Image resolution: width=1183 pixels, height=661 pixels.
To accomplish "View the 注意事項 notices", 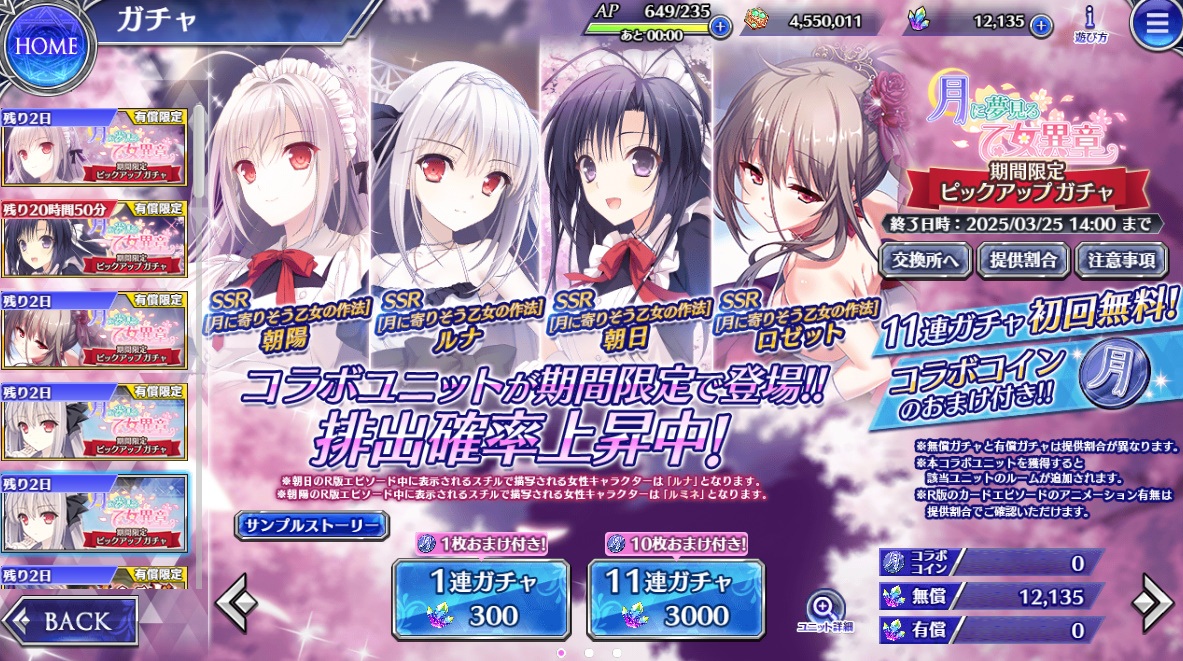I will [x=1120, y=260].
